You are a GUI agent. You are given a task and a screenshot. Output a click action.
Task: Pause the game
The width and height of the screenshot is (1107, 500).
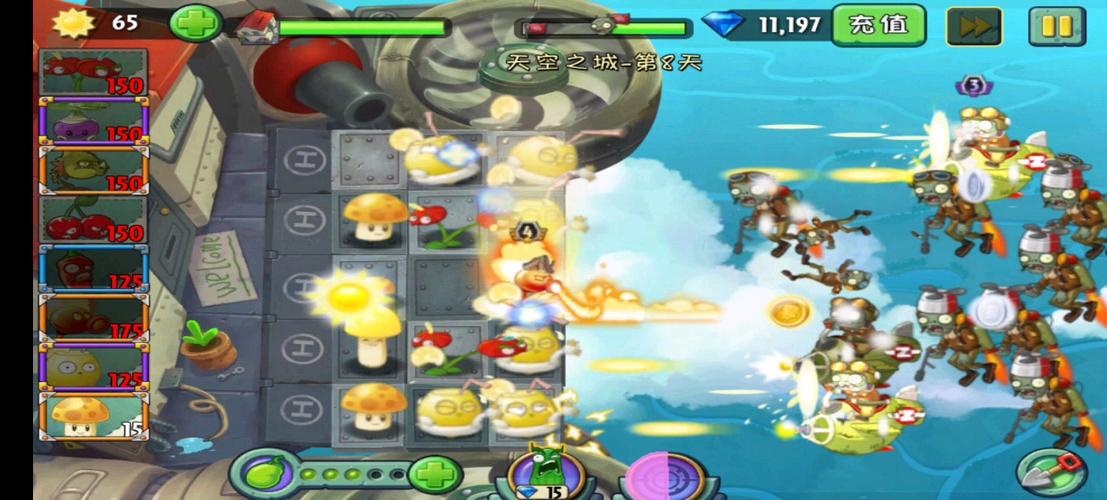tap(1055, 25)
